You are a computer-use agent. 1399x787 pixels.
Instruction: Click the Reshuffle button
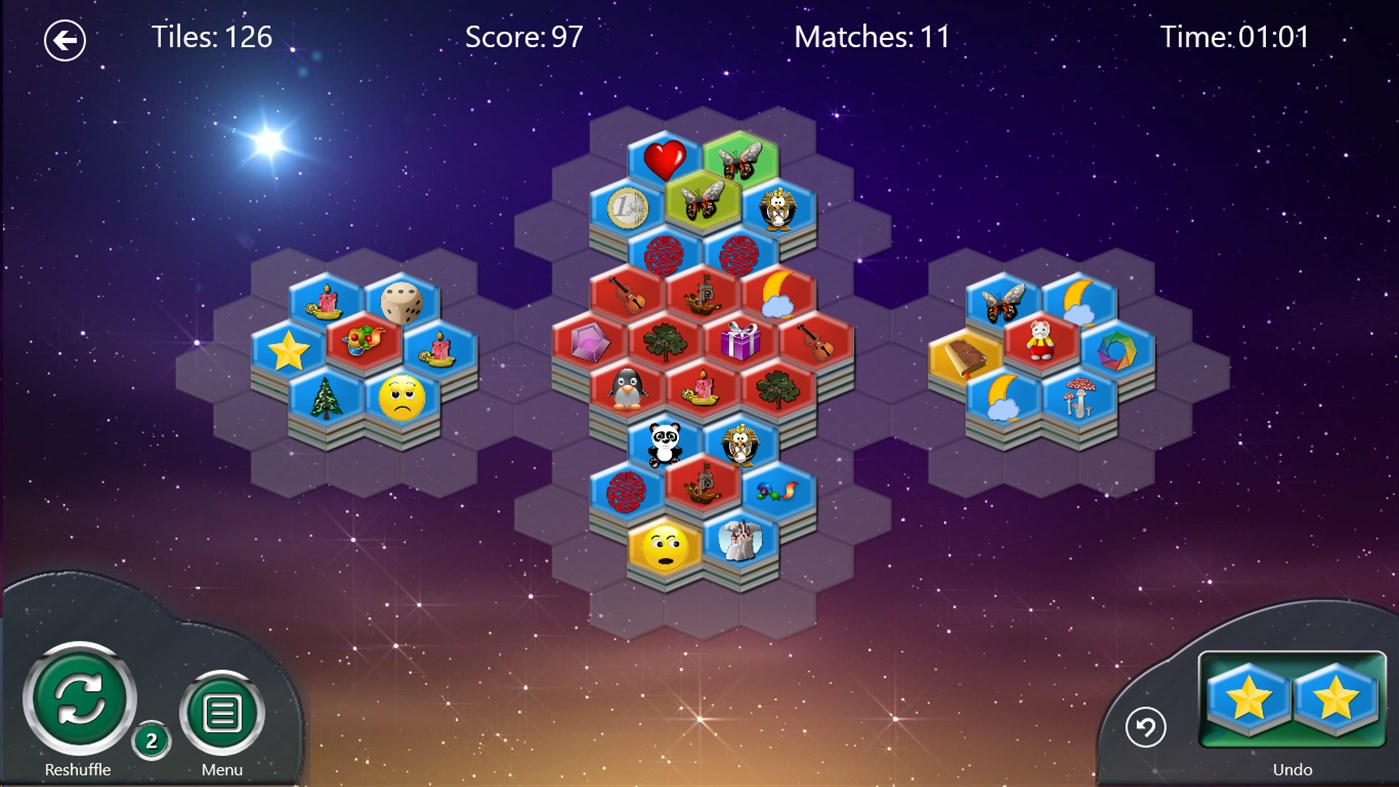pyautogui.click(x=78, y=700)
